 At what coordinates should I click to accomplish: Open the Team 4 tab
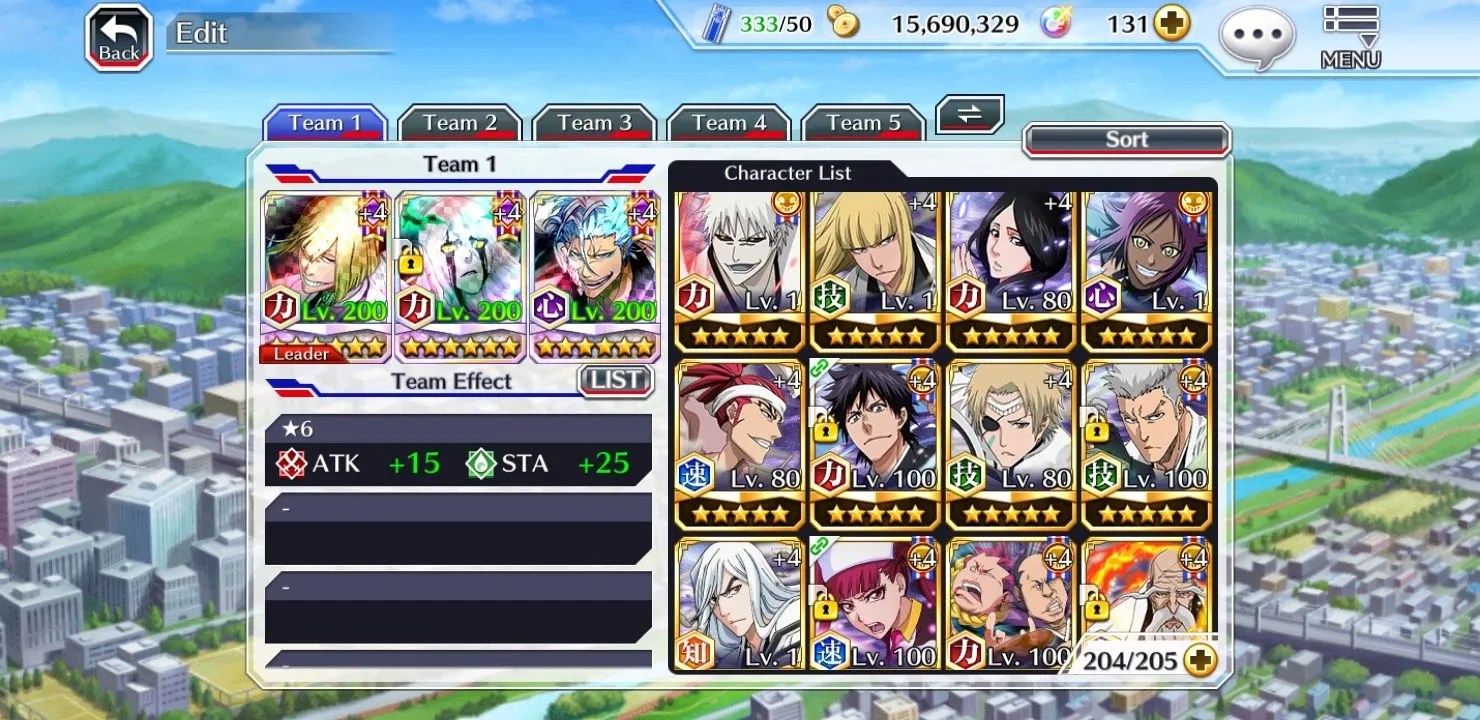pyautogui.click(x=728, y=123)
